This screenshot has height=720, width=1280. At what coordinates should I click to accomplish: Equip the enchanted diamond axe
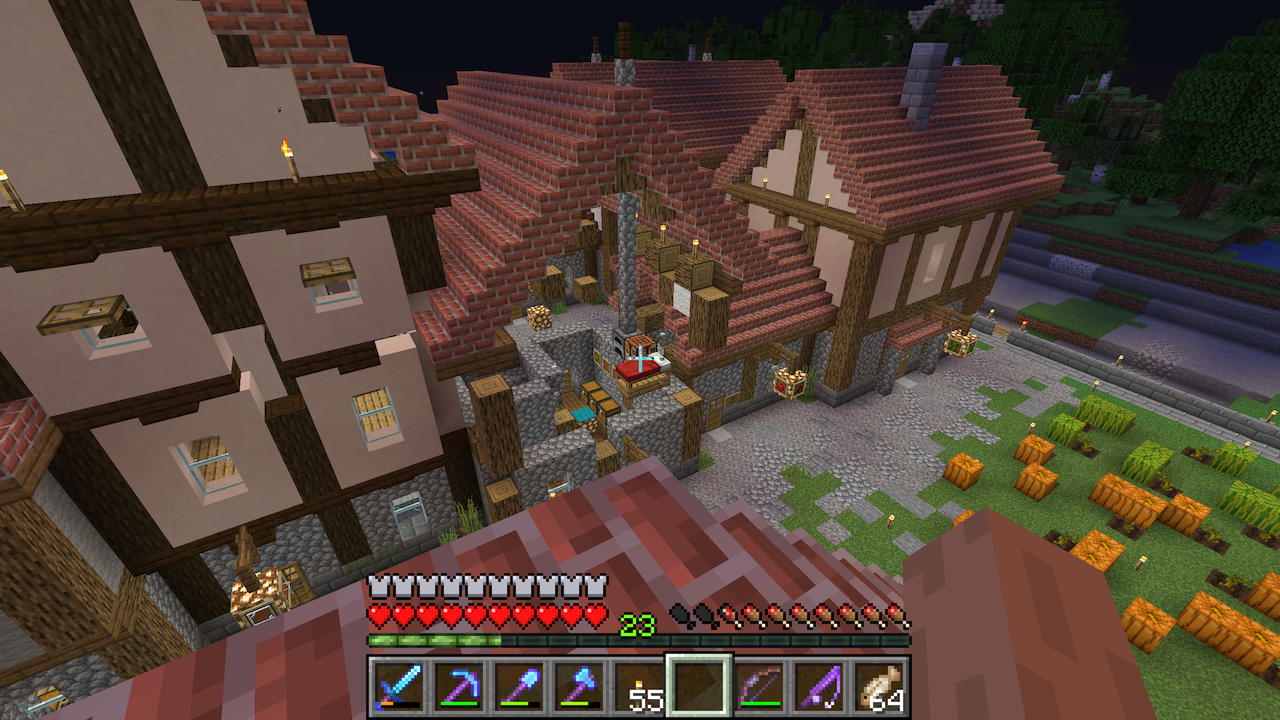579,686
